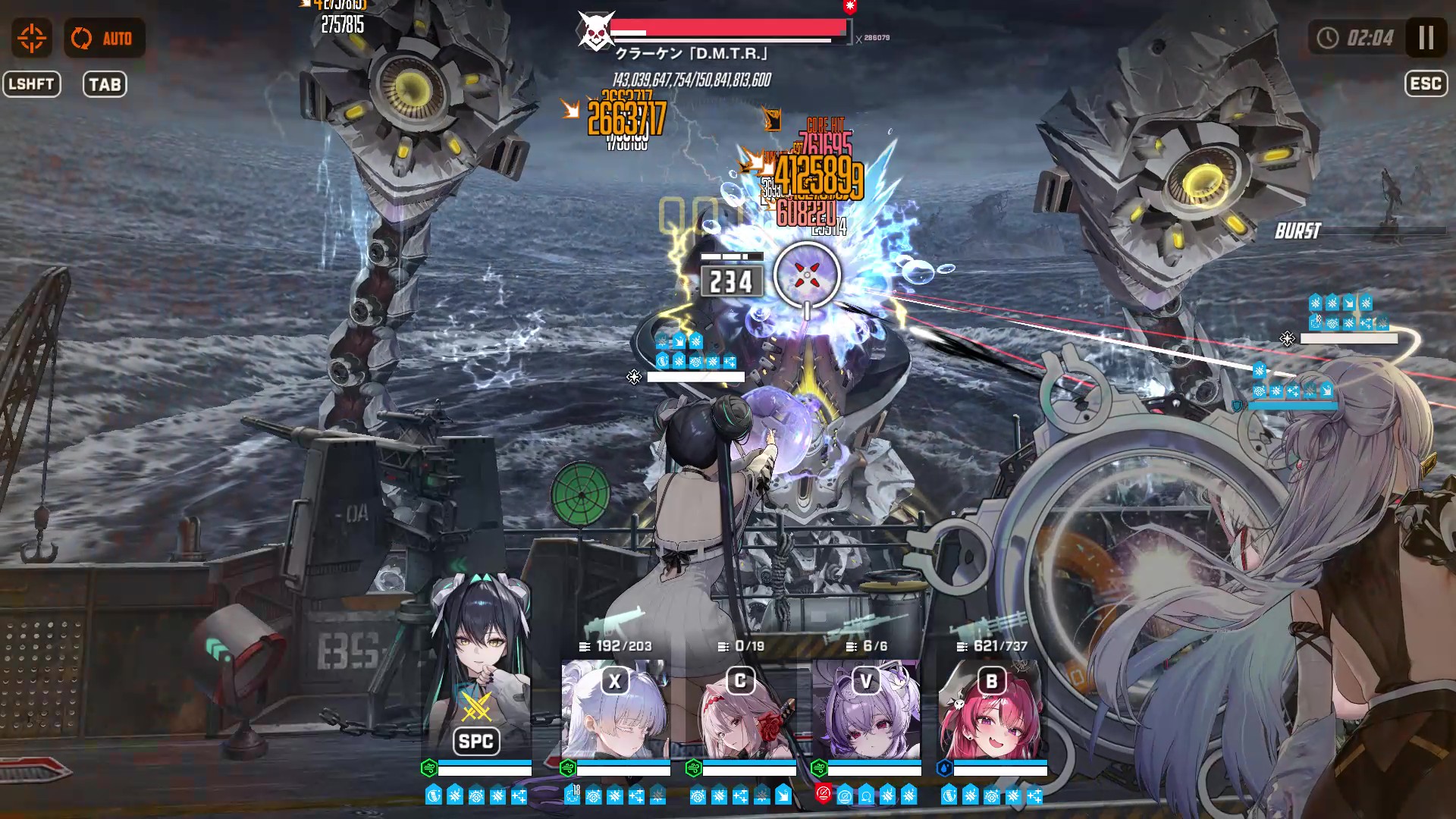
Task: Toggle the orange crosshair auto-aim button
Action: coord(32,38)
